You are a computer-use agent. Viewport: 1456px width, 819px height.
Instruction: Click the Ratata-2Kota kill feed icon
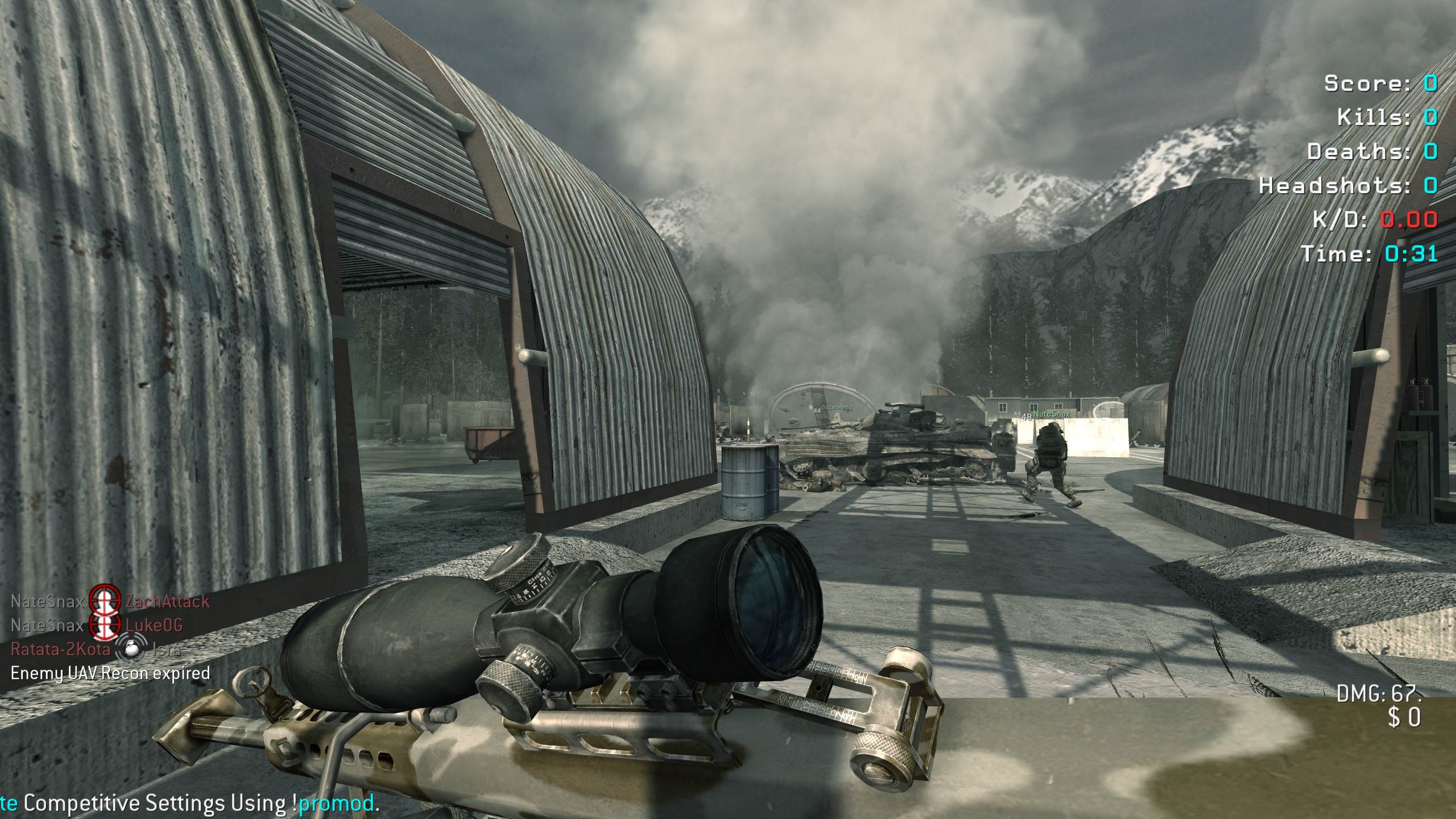[132, 650]
